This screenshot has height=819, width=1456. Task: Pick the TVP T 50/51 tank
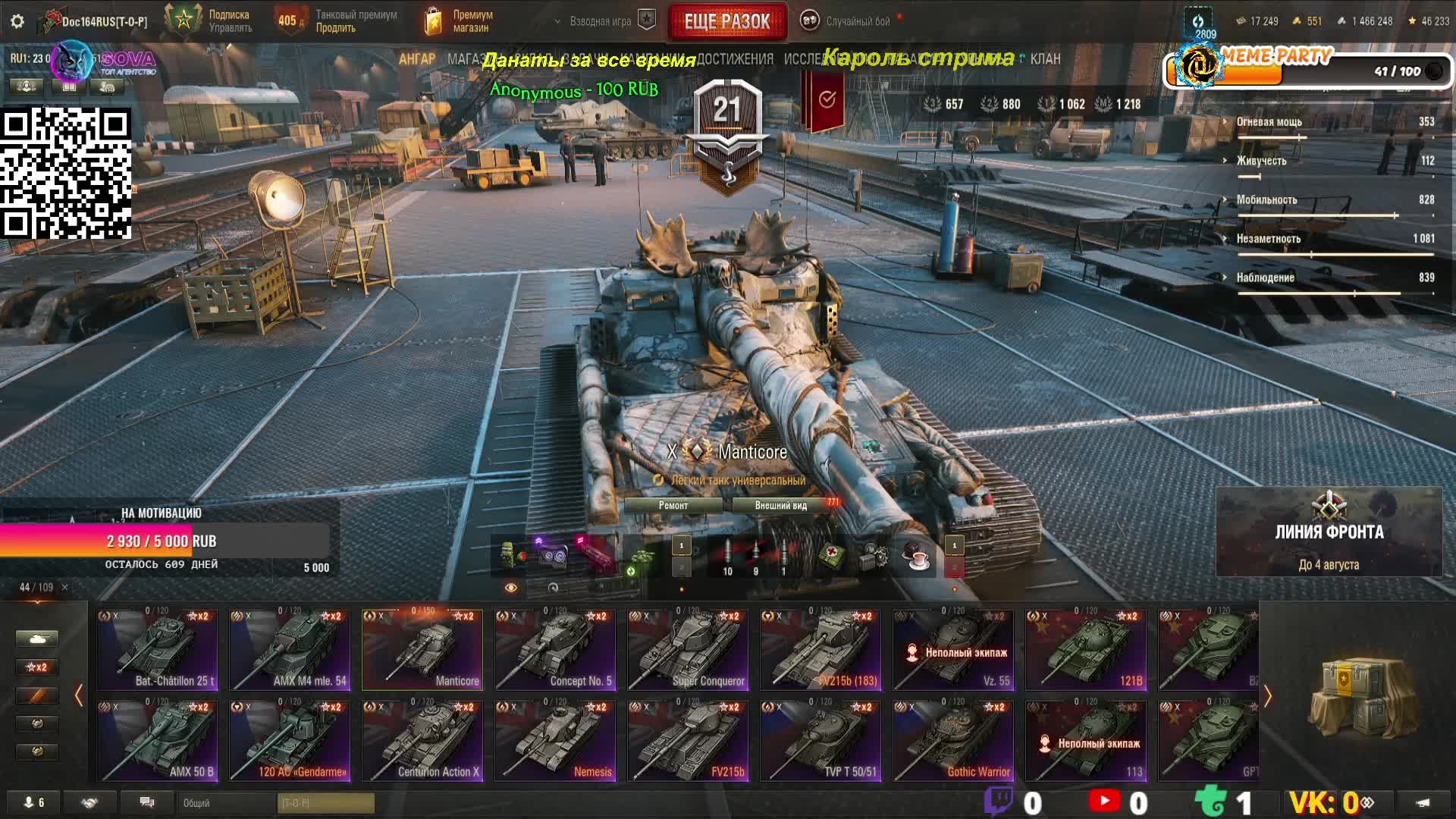point(821,741)
